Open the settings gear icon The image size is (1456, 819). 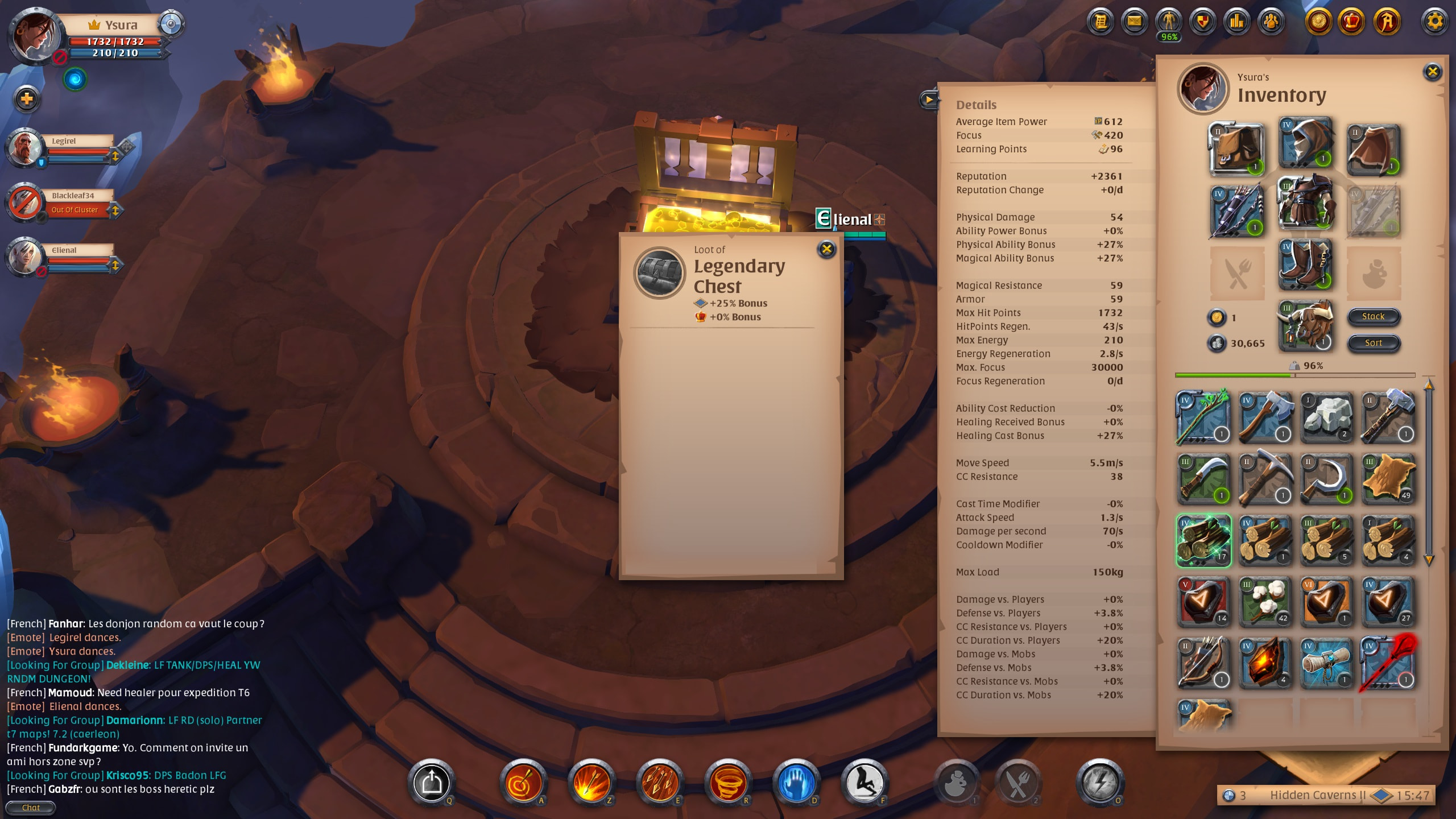point(1434,22)
